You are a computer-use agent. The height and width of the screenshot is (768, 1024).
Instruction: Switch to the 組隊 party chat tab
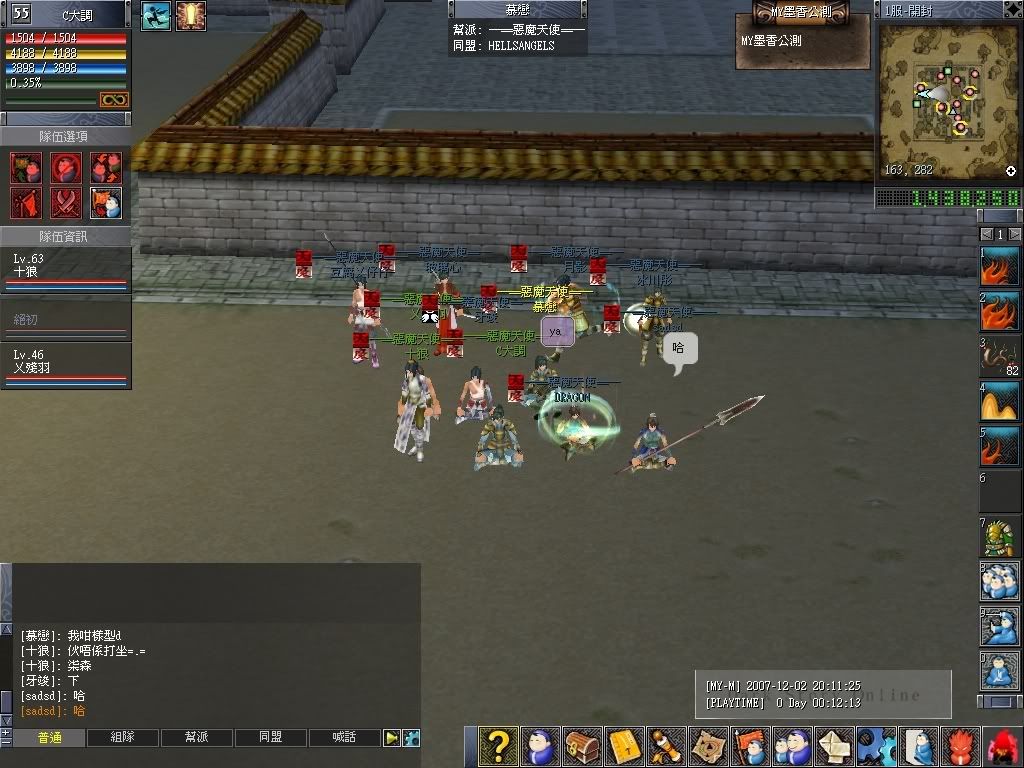pyautogui.click(x=122, y=738)
